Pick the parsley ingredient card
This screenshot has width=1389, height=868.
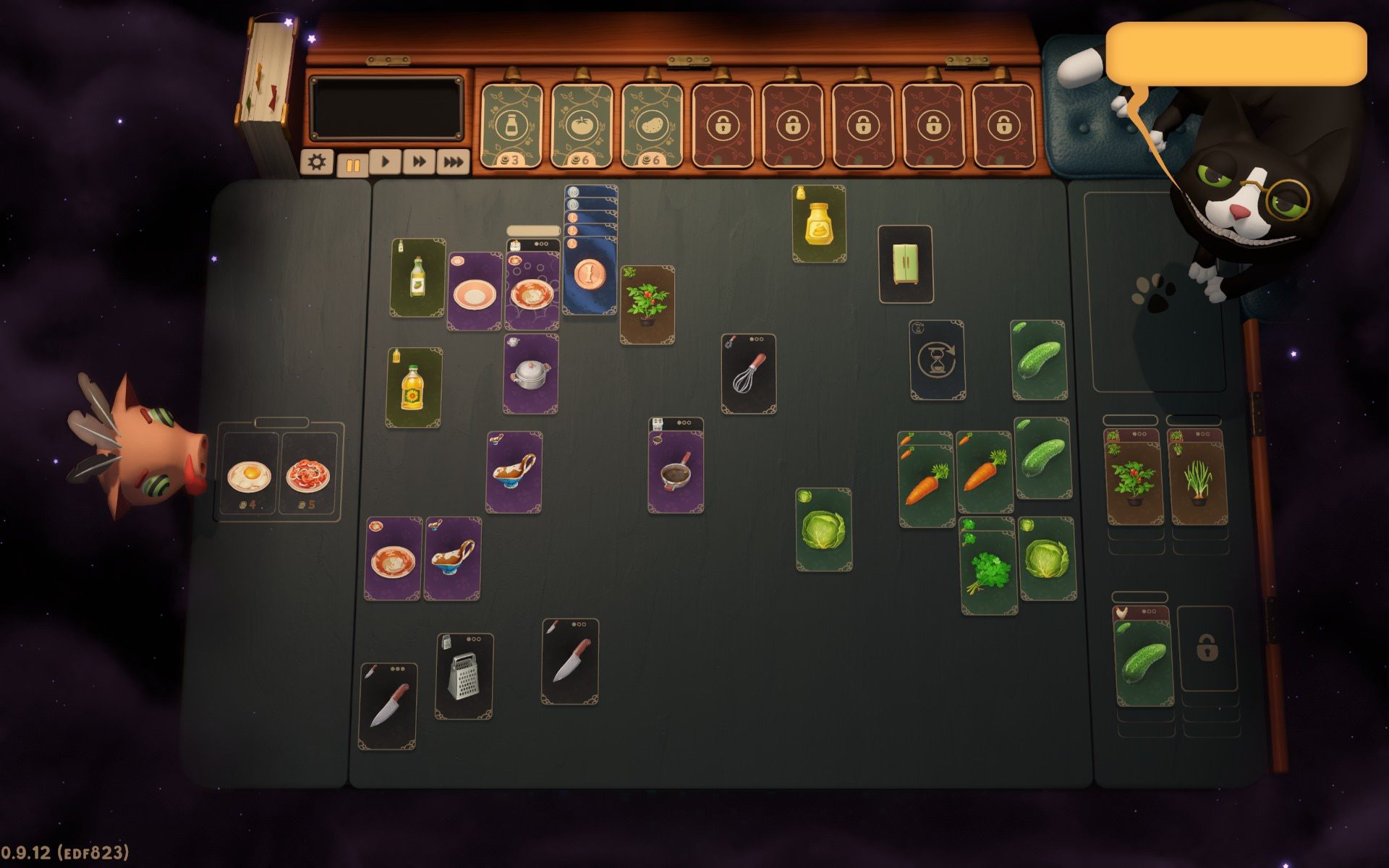(x=988, y=571)
